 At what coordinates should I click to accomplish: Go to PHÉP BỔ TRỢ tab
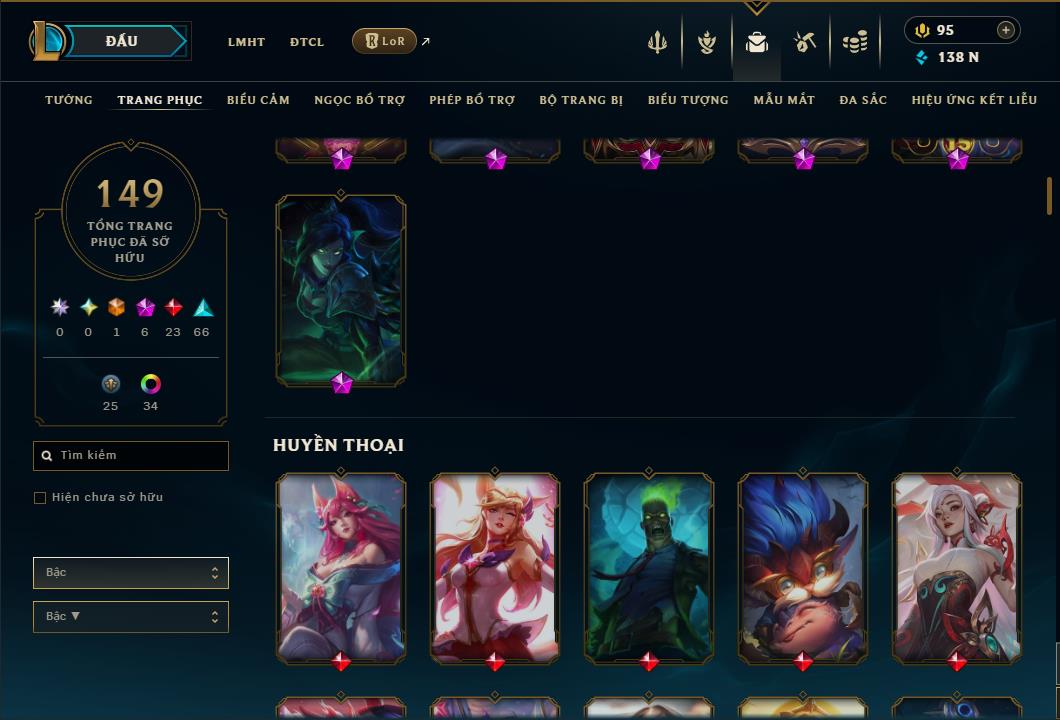pos(472,100)
